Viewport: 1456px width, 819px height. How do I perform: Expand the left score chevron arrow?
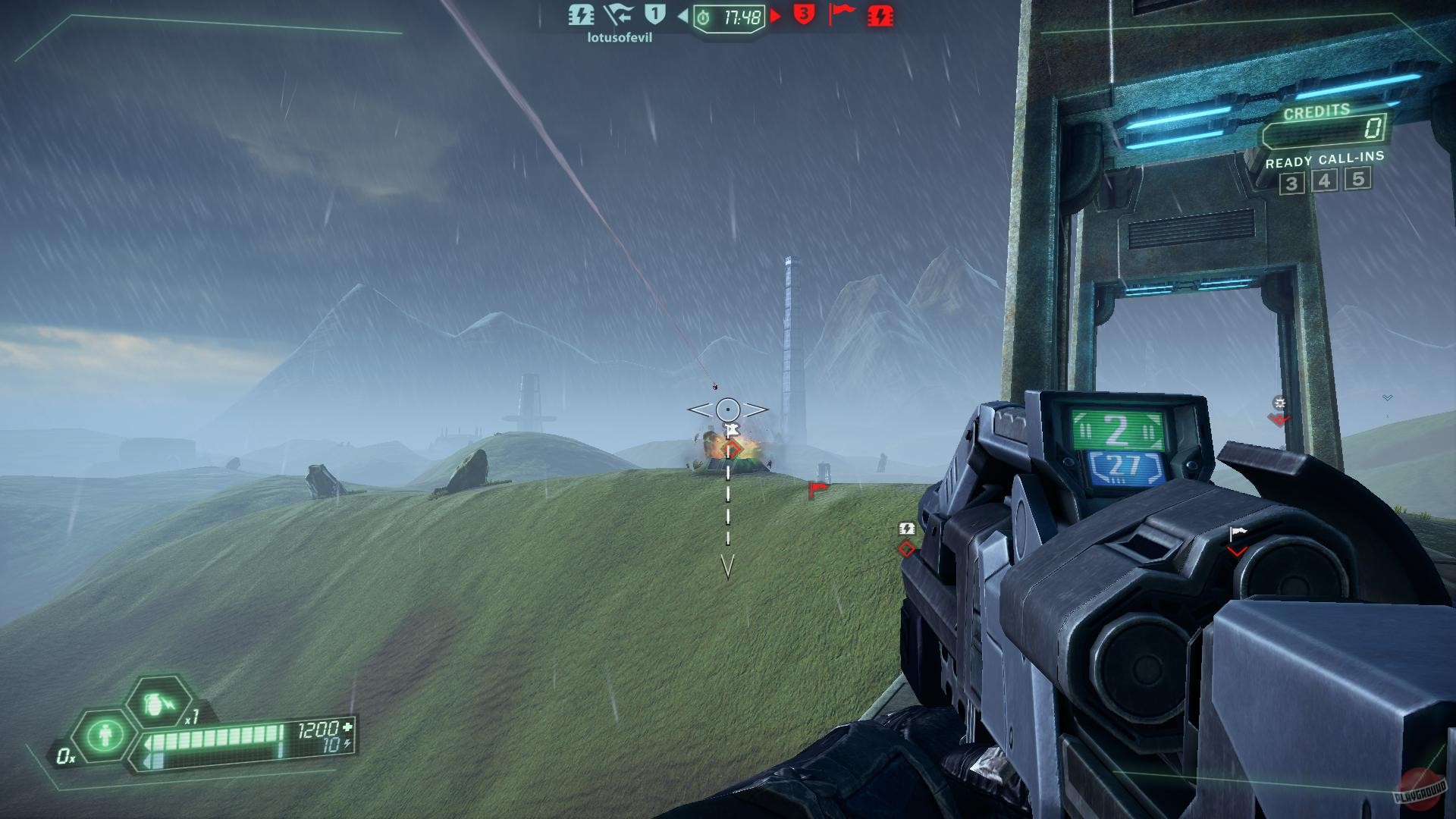click(682, 17)
